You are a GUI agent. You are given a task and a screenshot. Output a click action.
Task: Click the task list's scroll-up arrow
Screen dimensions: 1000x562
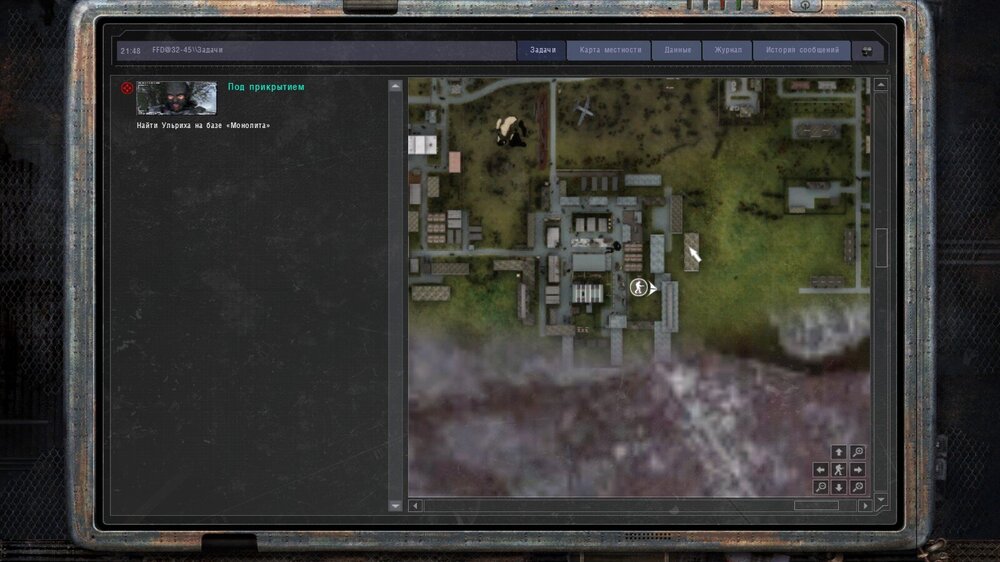tap(395, 86)
